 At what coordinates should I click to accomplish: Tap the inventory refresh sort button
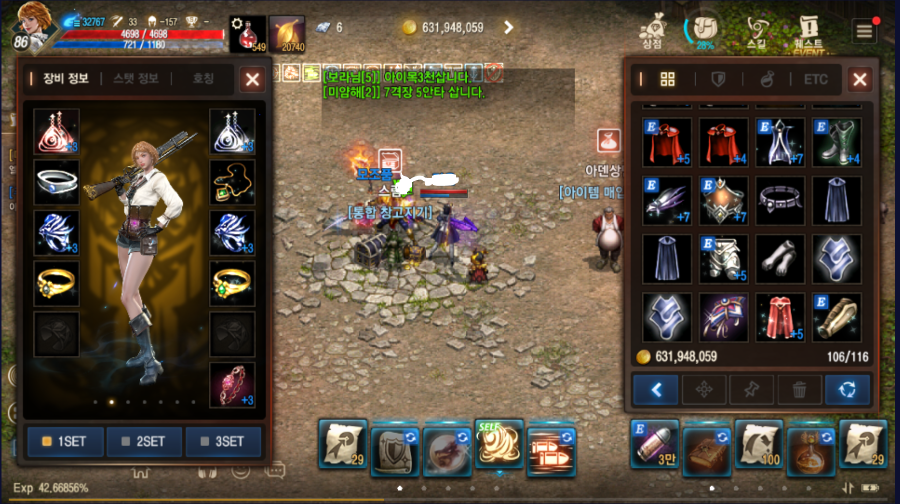847,389
